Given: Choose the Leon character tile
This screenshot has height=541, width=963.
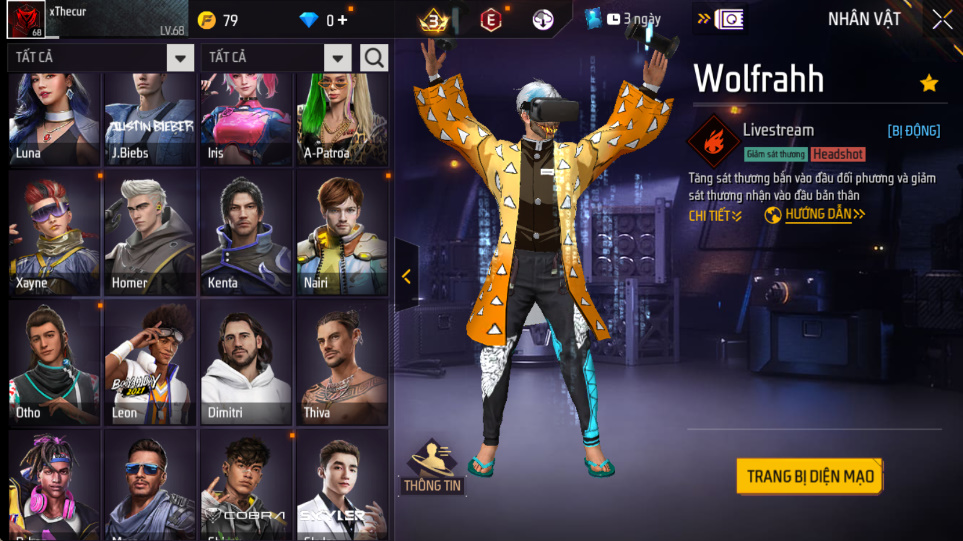Looking at the screenshot, I should pyautogui.click(x=150, y=363).
